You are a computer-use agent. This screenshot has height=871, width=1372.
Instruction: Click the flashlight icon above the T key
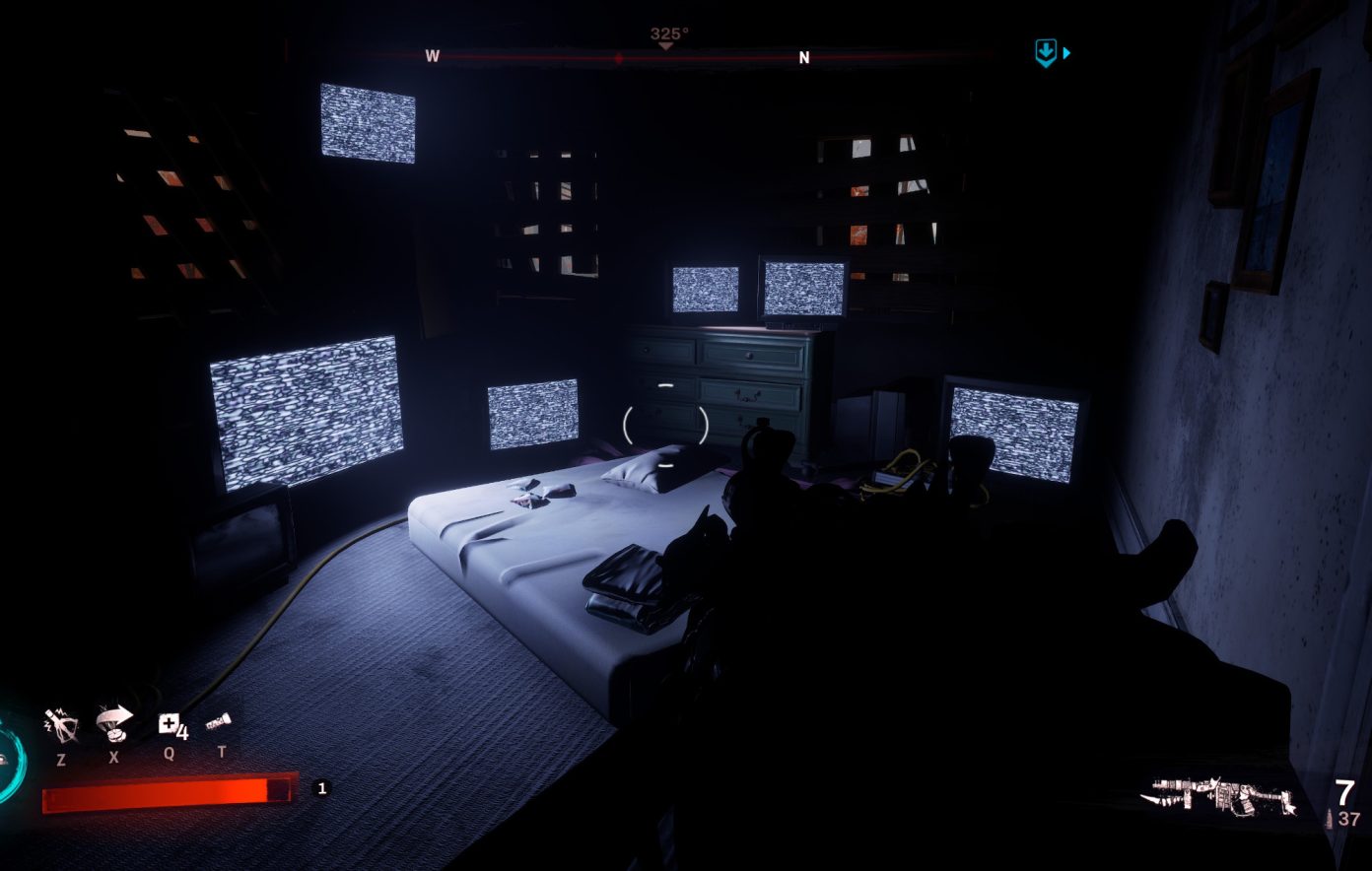pos(219,720)
